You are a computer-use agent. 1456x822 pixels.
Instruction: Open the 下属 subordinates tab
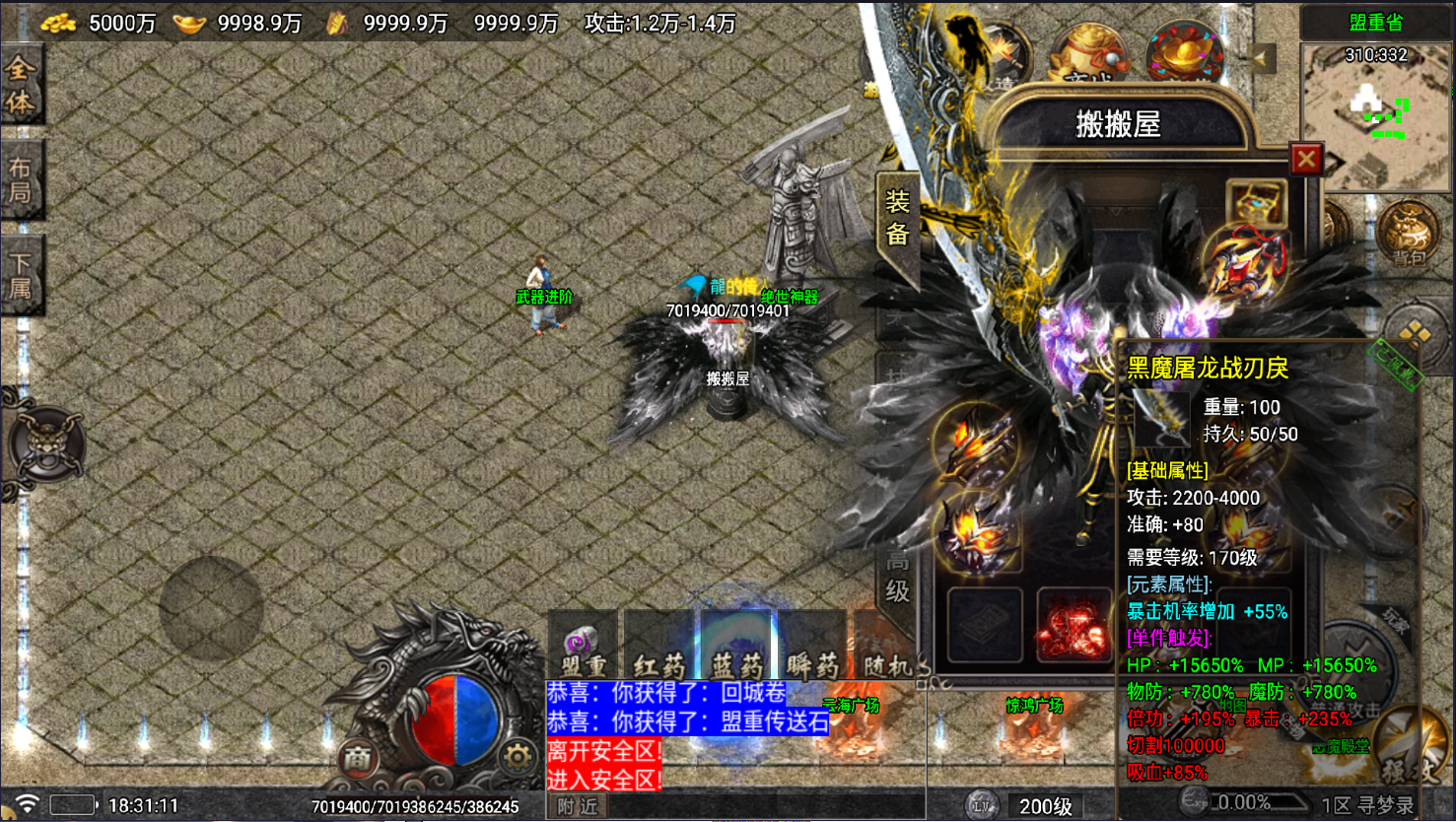(x=20, y=275)
